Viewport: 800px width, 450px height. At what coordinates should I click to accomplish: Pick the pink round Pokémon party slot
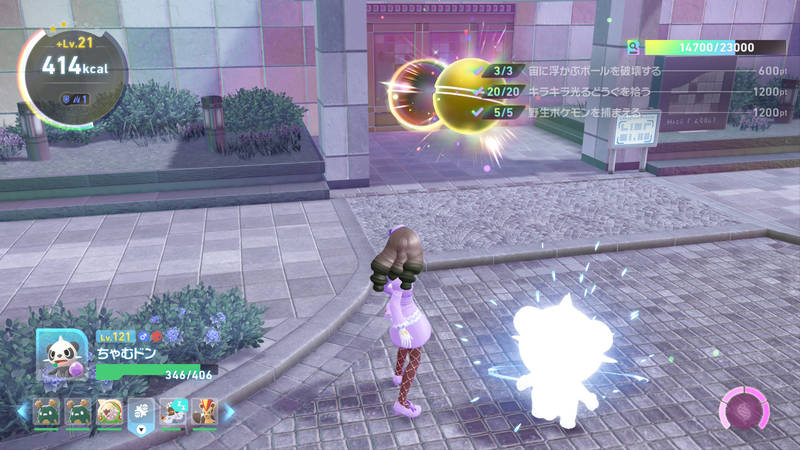pyautogui.click(x=108, y=410)
